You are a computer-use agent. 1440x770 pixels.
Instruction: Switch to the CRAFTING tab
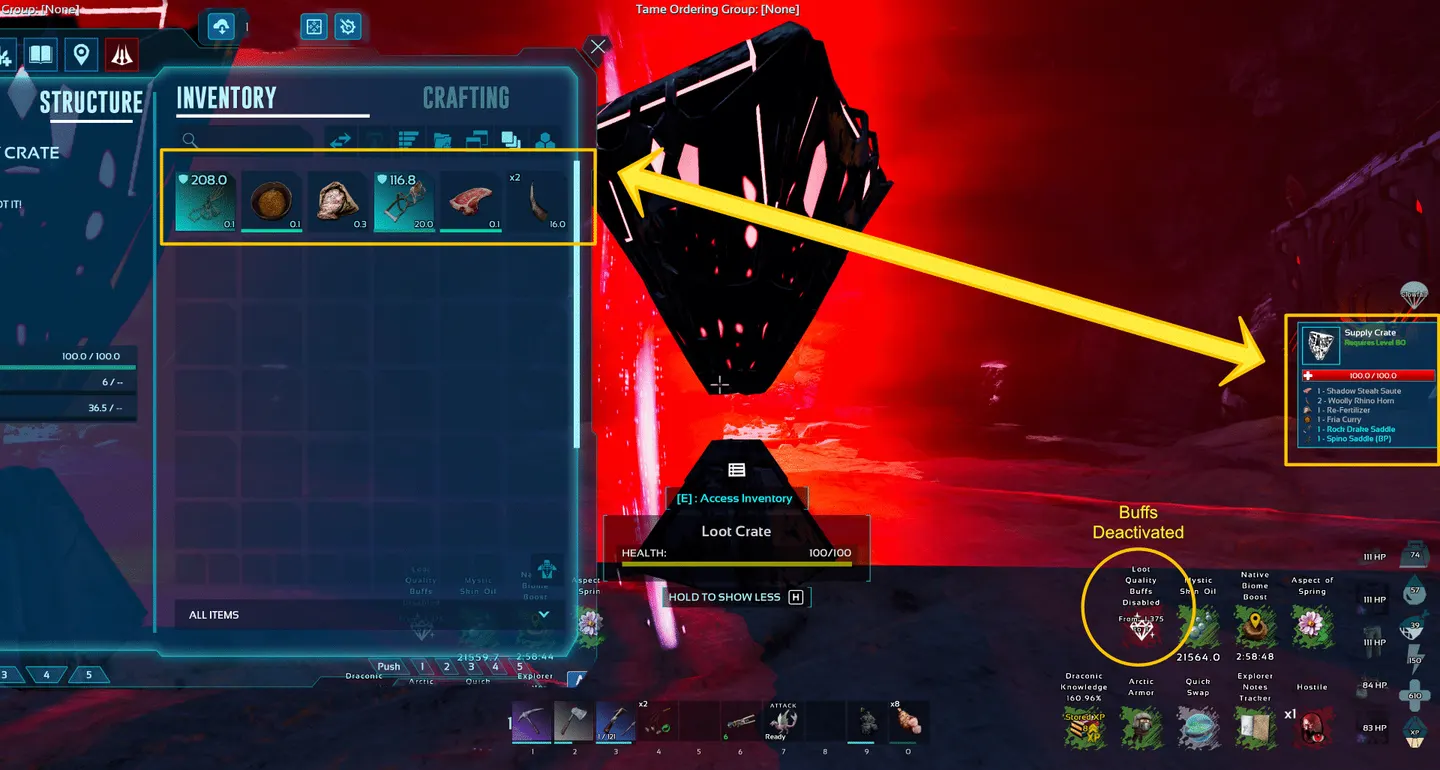coord(466,97)
